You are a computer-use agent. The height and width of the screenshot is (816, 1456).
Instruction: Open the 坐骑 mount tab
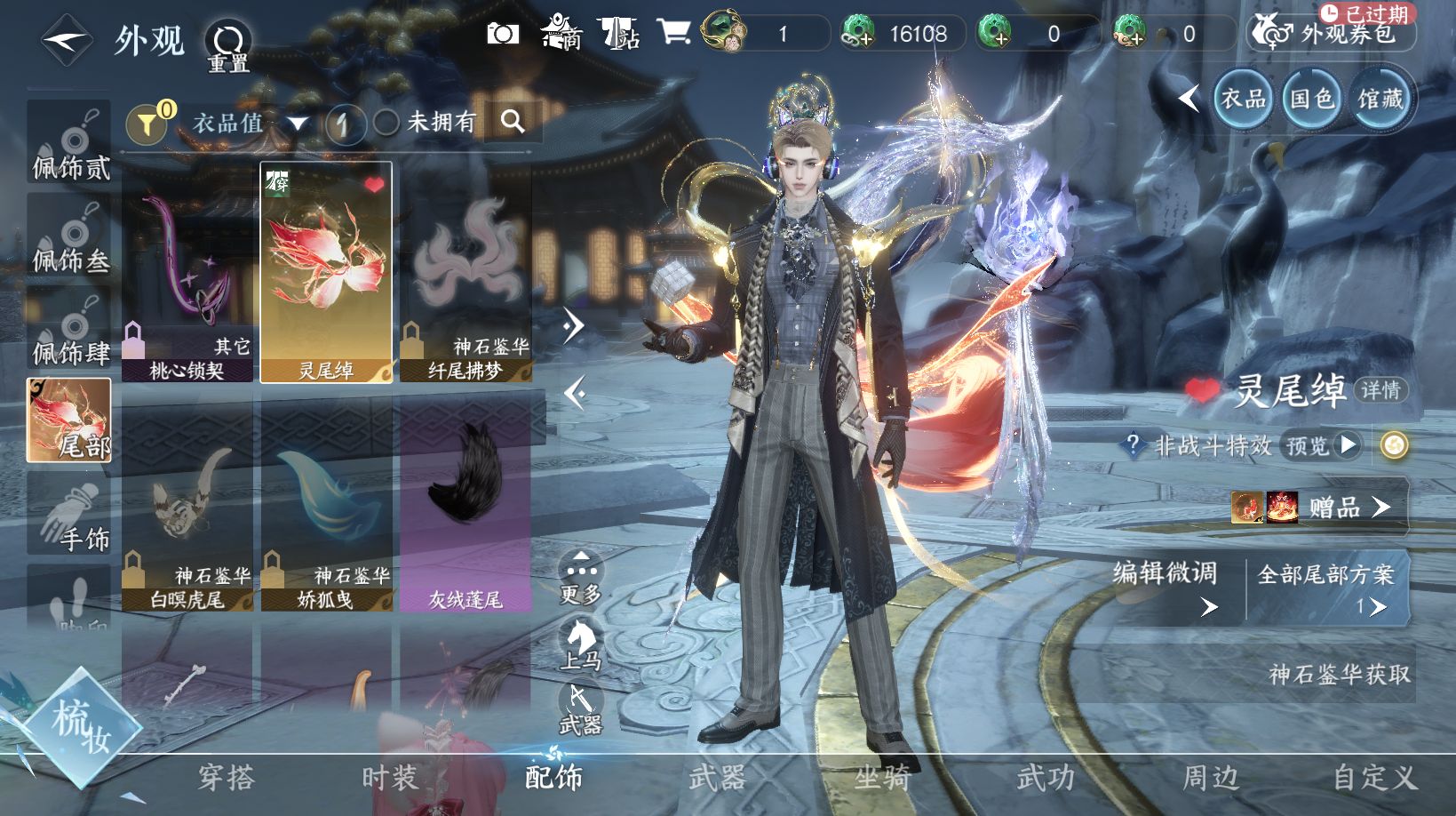[x=881, y=778]
